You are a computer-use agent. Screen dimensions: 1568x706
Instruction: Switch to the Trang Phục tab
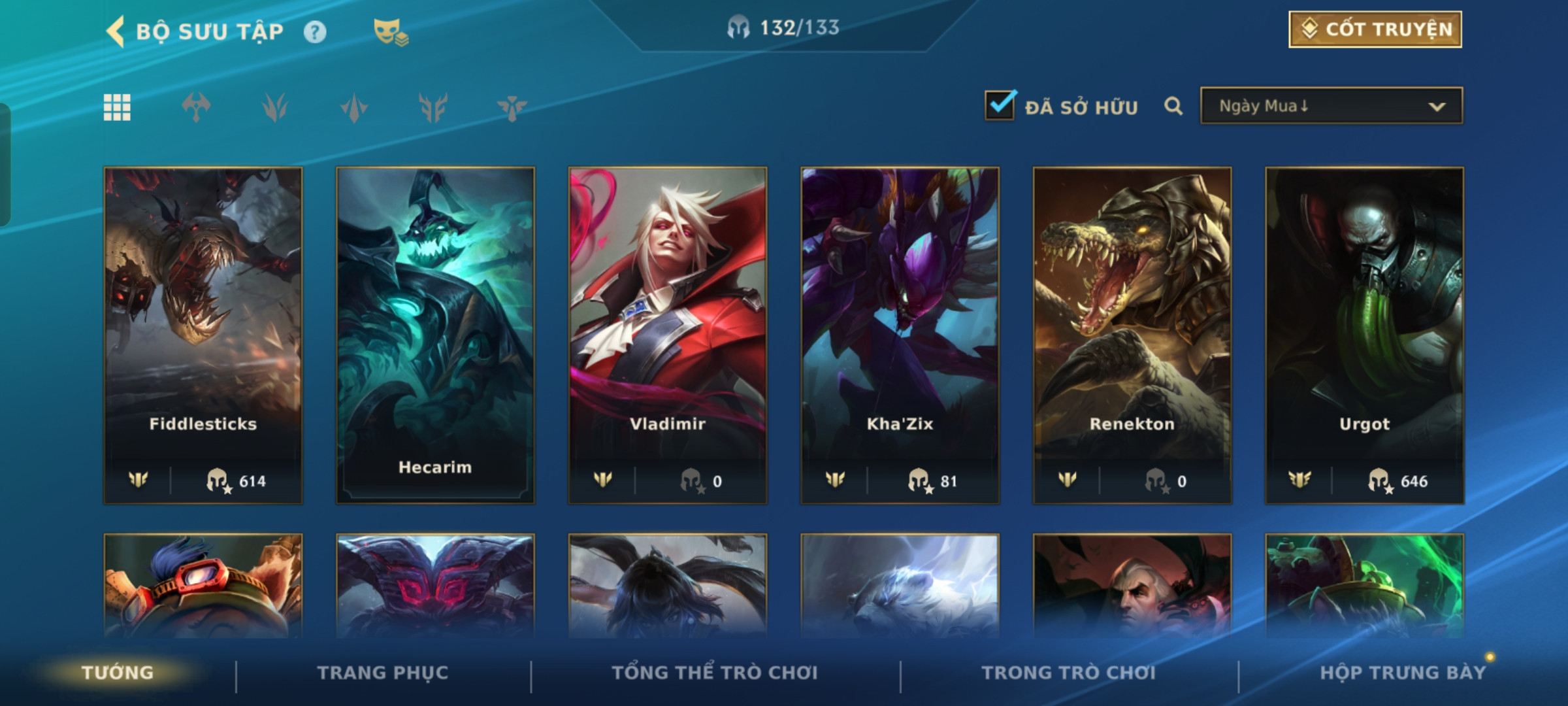click(383, 673)
